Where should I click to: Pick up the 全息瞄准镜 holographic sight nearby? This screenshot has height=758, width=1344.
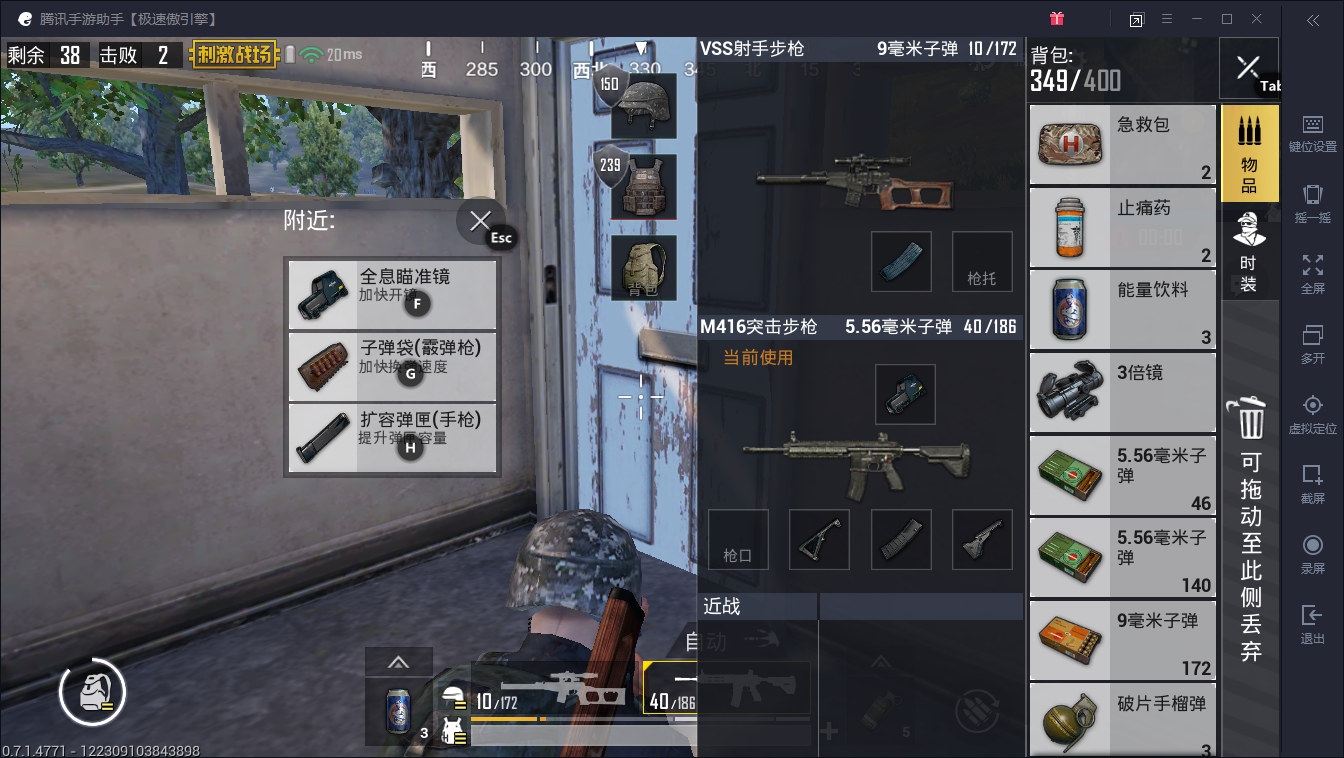tap(391, 296)
